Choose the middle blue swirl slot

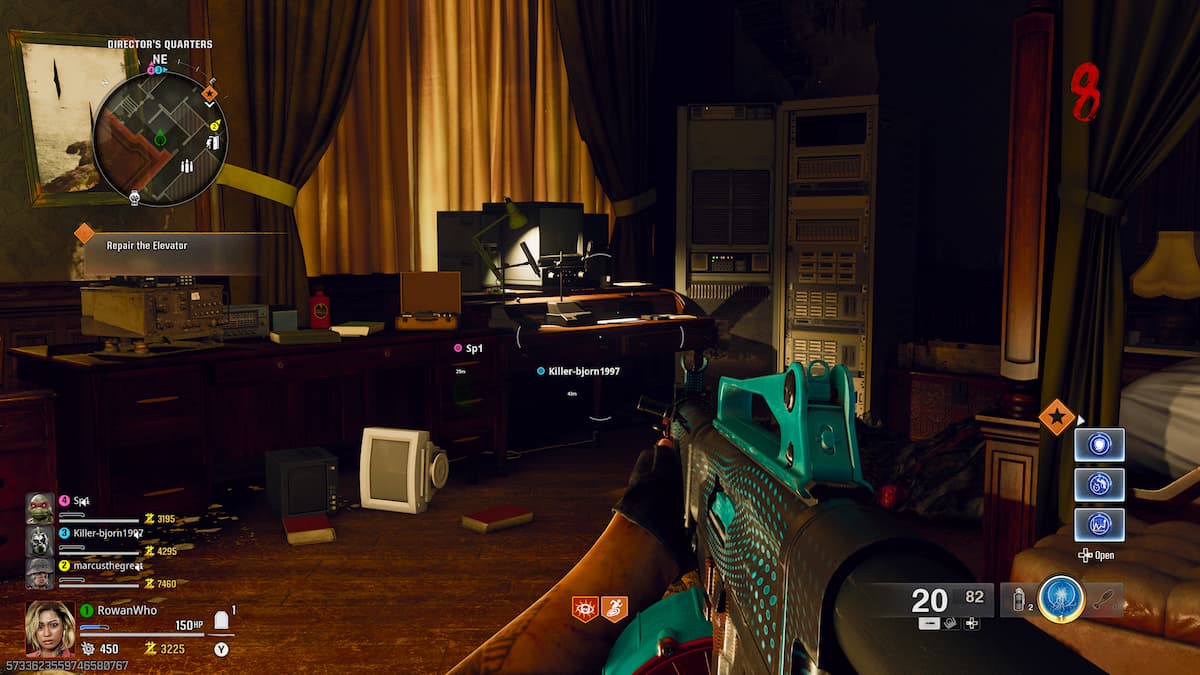tap(1099, 484)
